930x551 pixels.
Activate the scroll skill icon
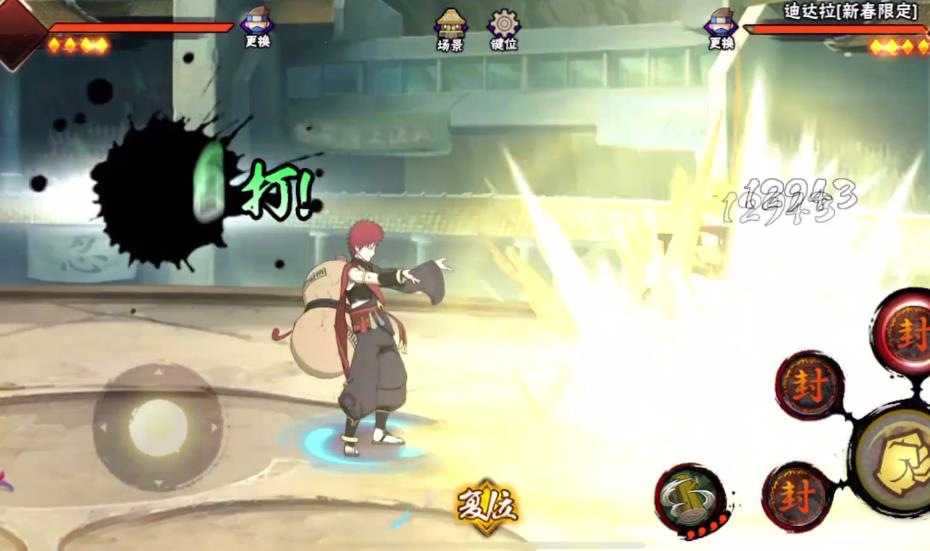[690, 495]
